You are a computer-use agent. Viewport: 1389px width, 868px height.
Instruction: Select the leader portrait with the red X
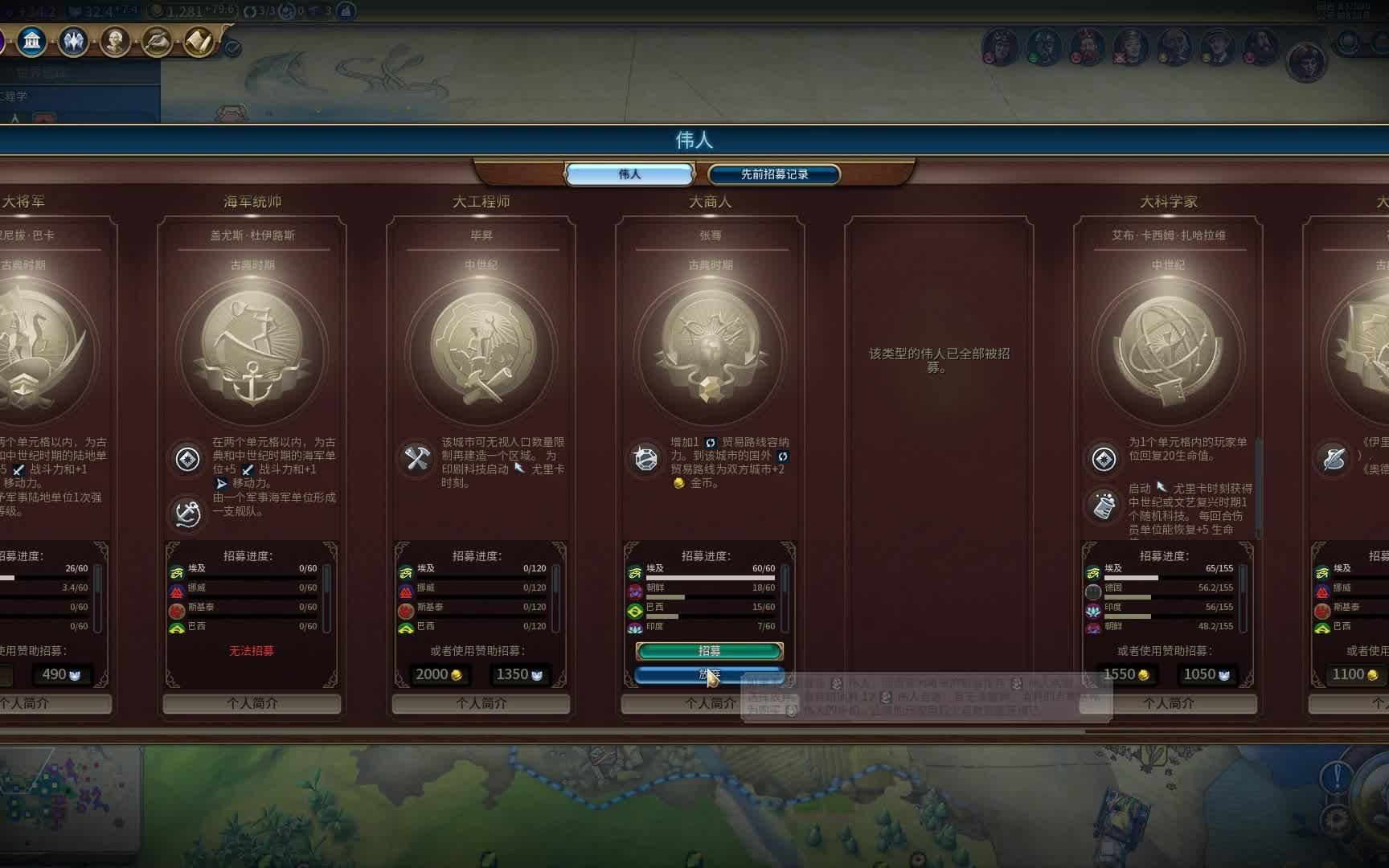click(1131, 47)
